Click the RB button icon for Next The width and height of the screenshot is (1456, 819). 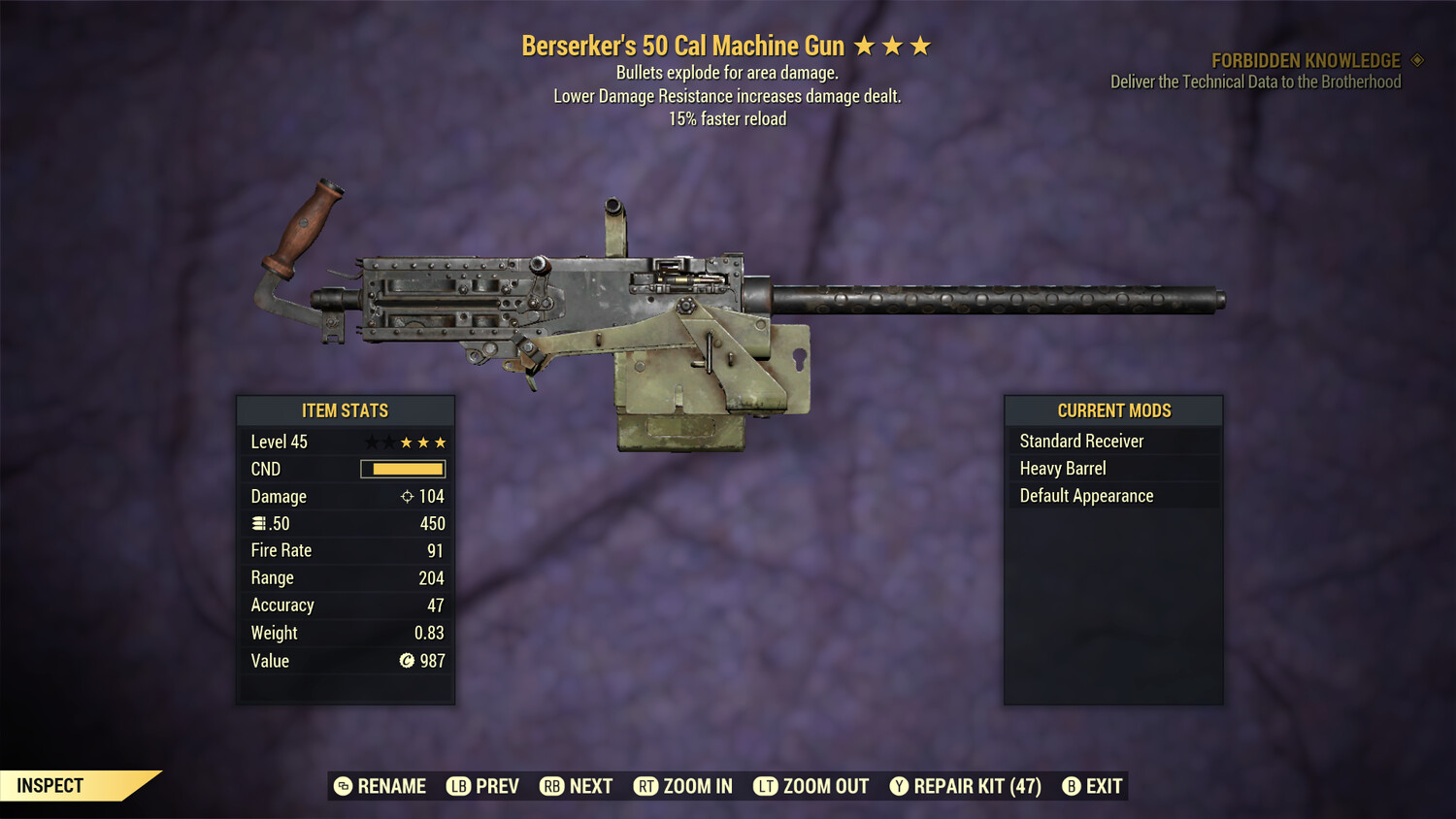click(550, 786)
